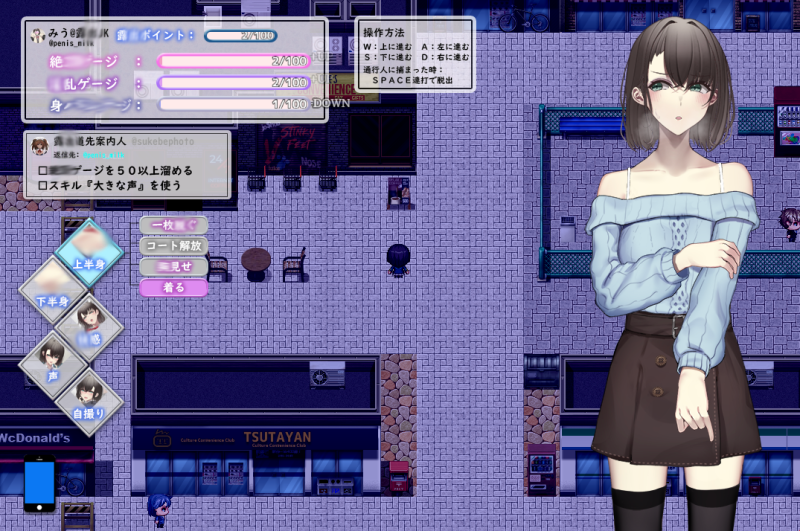The image size is (800, 531).
Task: Open the 先案内人 mission message panel
Action: click(127, 164)
